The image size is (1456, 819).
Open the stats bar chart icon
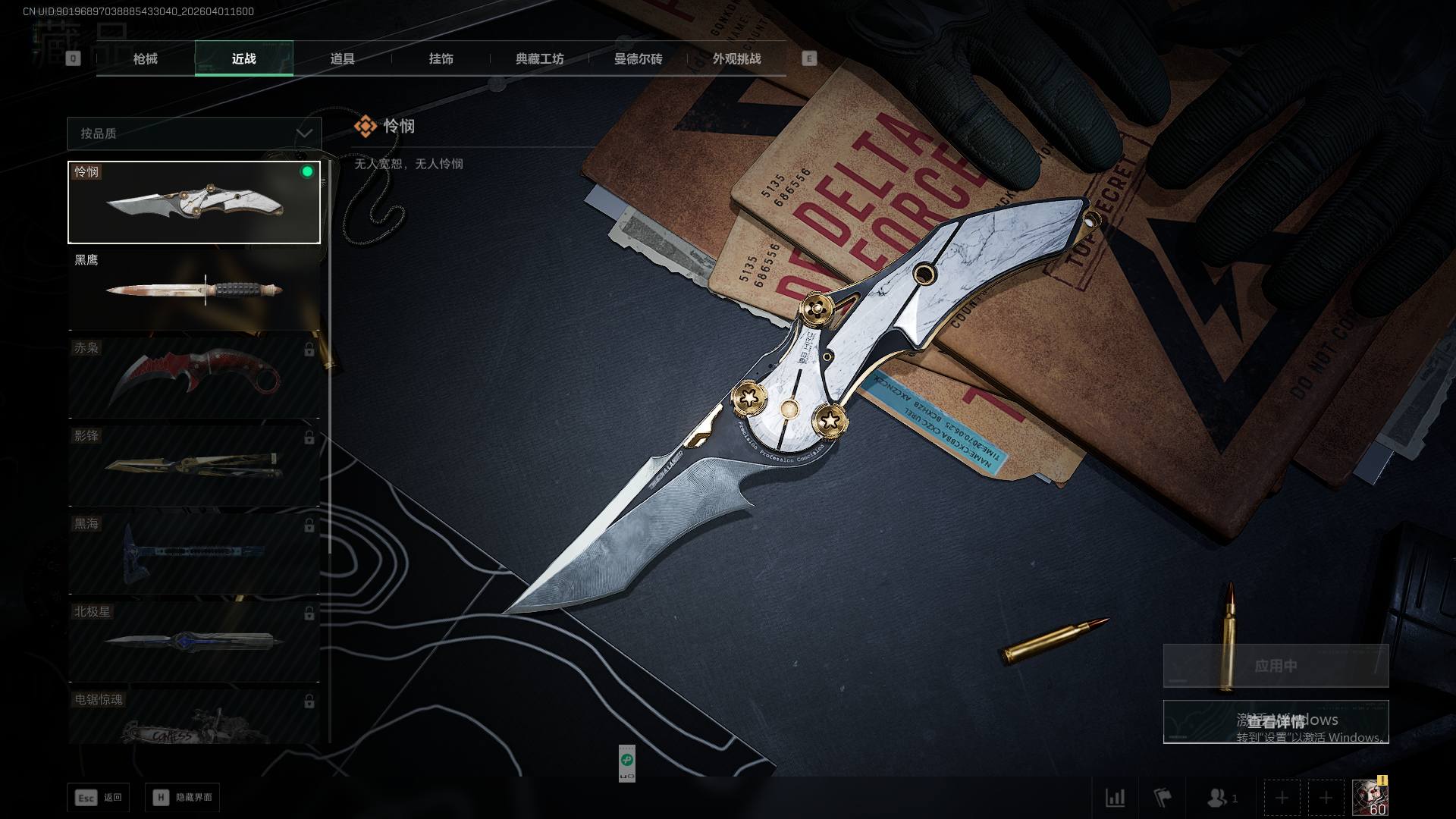[x=1116, y=798]
